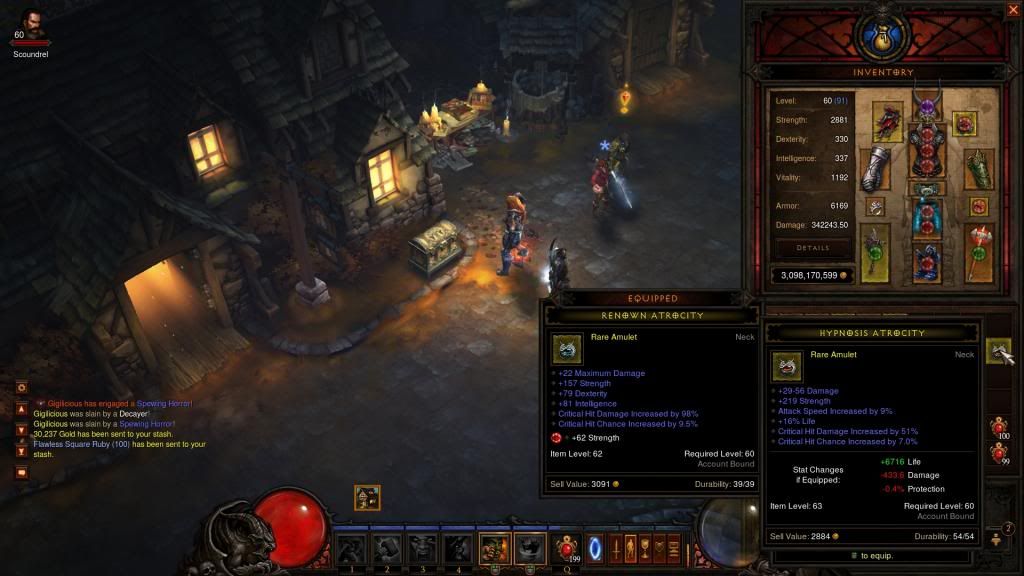The height and width of the screenshot is (576, 1024).
Task: Pick the ruby gem stack of 99
Action: pyautogui.click(x=998, y=452)
